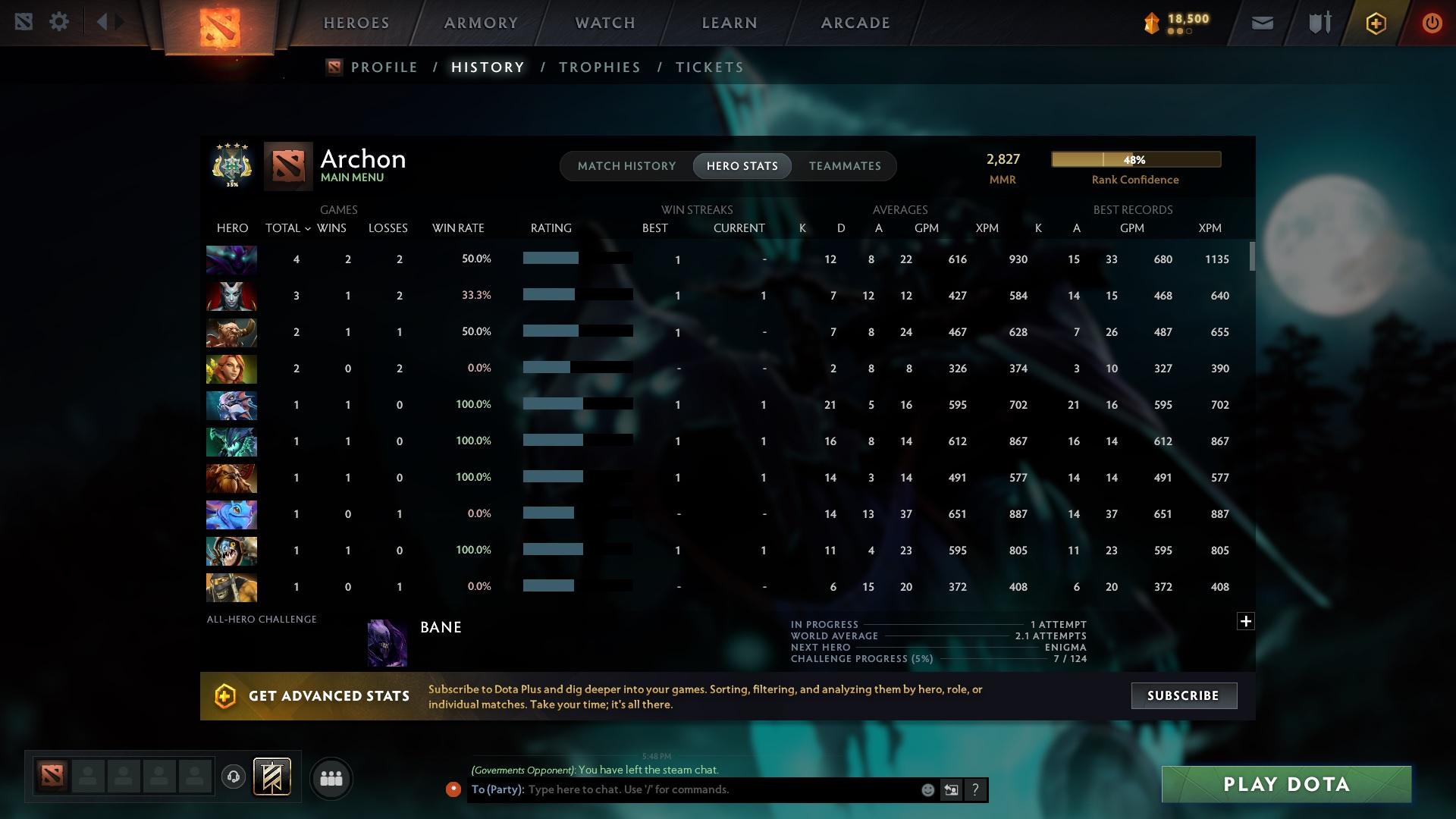Open the emoticon picker in the chat bar
Image resolution: width=1456 pixels, height=819 pixels.
927,789
